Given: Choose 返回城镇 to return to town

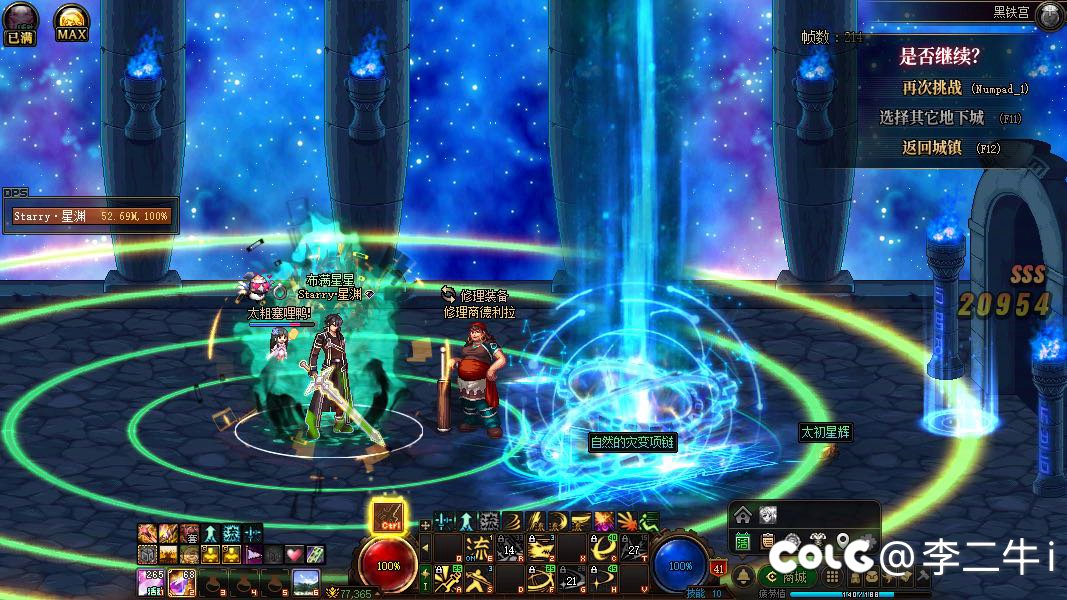Looking at the screenshot, I should tap(932, 147).
